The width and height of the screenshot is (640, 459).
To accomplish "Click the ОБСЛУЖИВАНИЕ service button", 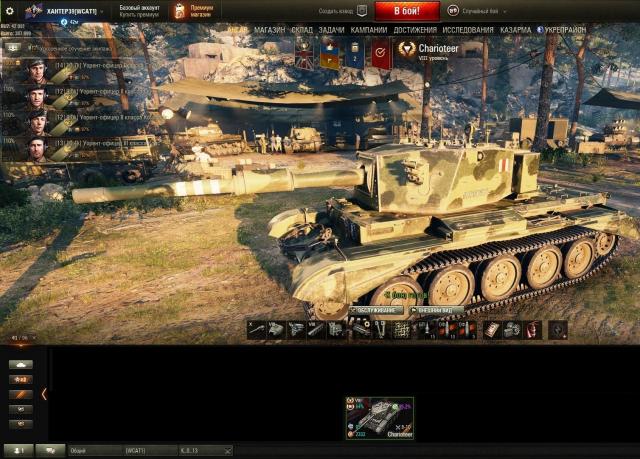I will [x=375, y=310].
